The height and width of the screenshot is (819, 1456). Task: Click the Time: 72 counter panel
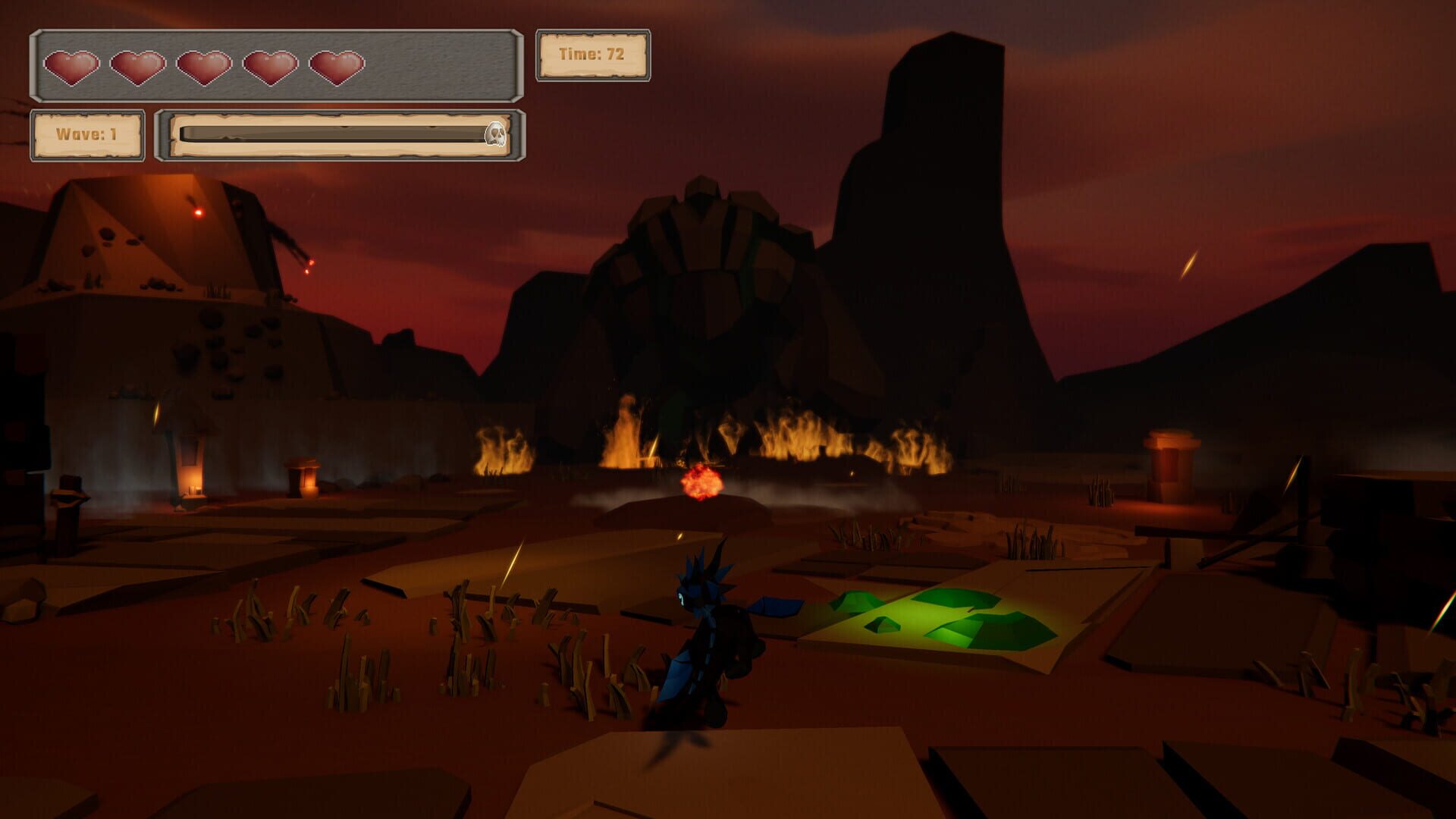594,54
